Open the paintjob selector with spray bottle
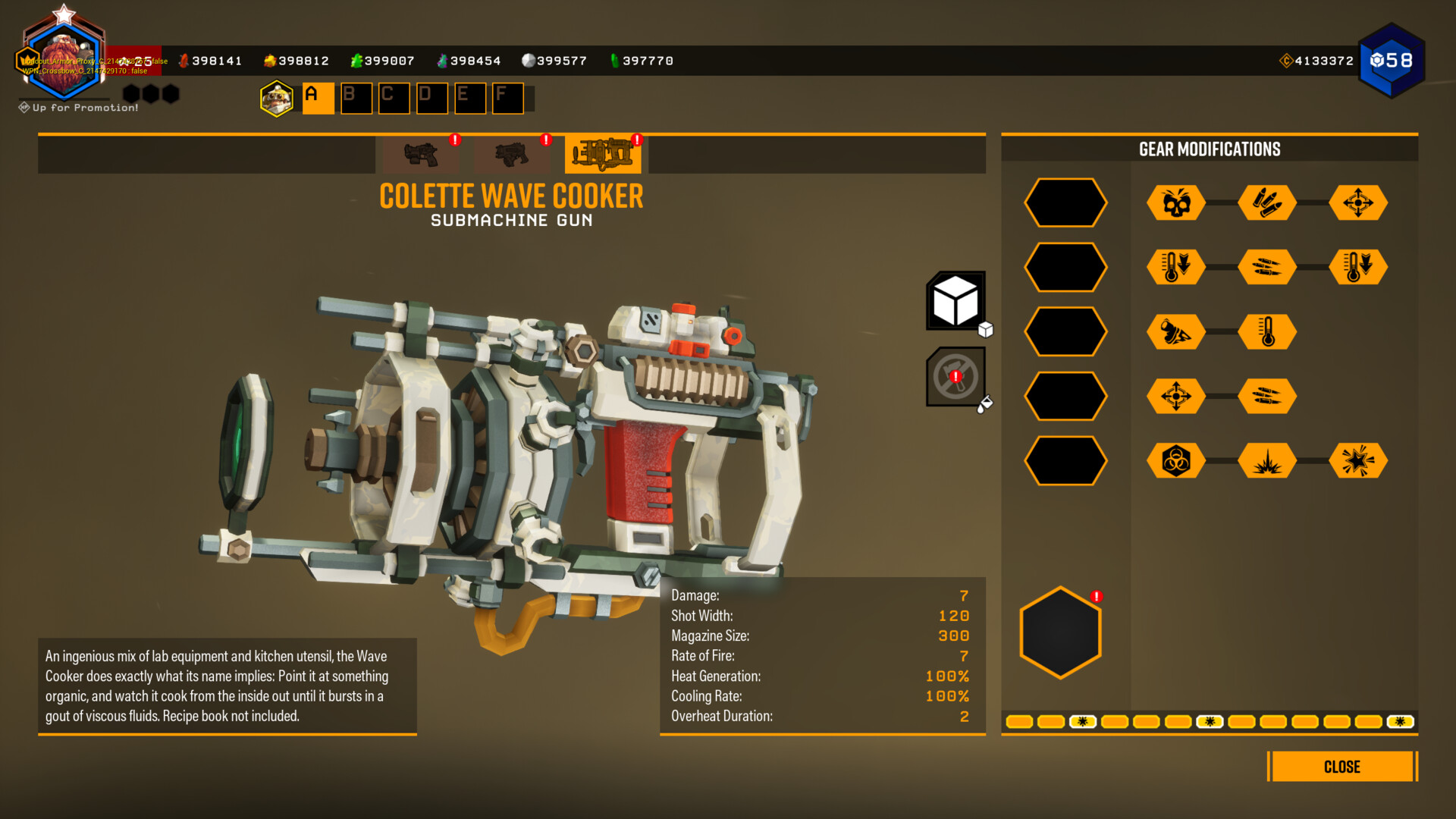The width and height of the screenshot is (1456, 819). tap(955, 377)
